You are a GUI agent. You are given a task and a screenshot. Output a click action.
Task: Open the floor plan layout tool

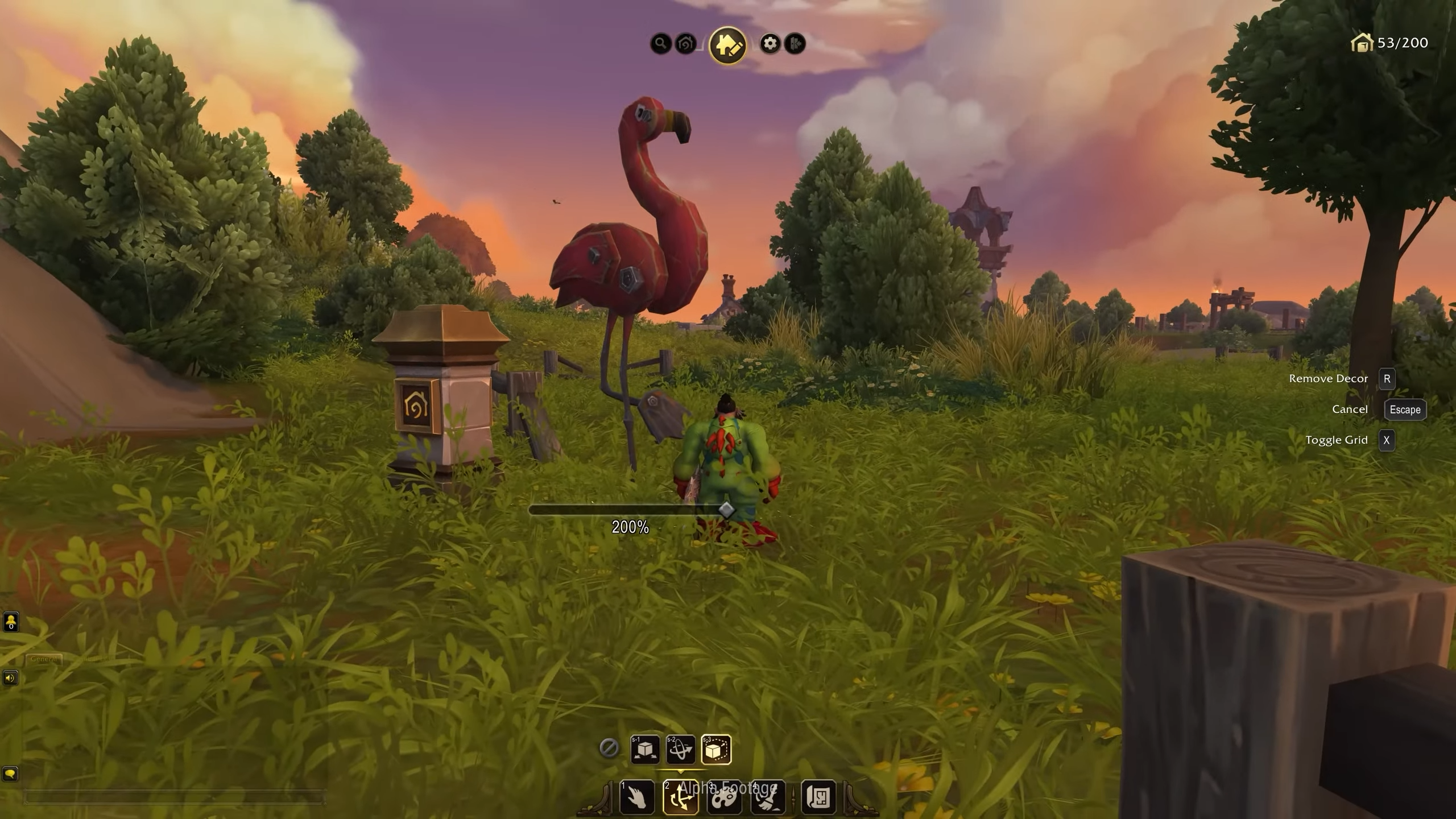[818, 797]
